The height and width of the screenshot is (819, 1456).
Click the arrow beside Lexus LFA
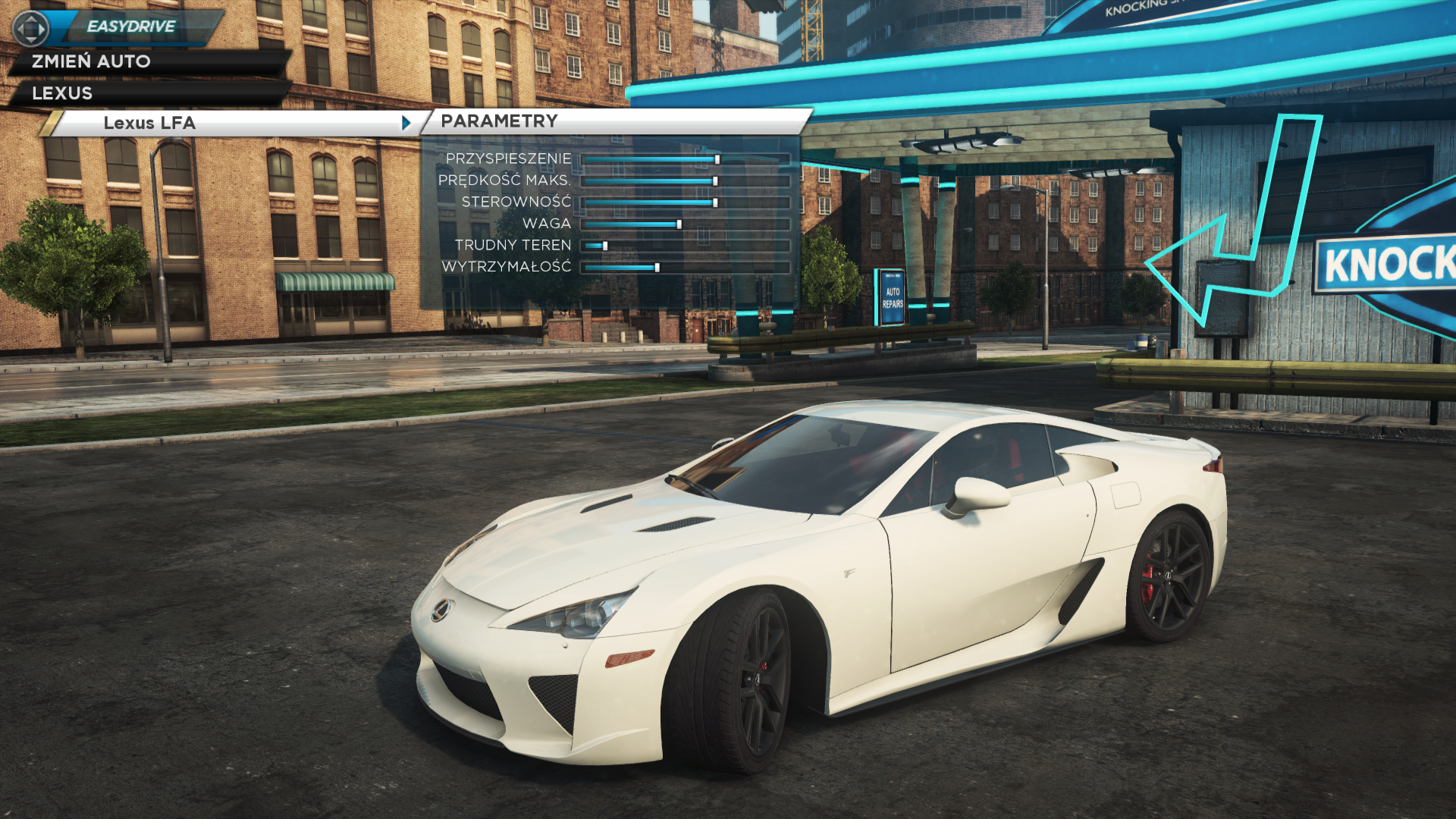(406, 123)
